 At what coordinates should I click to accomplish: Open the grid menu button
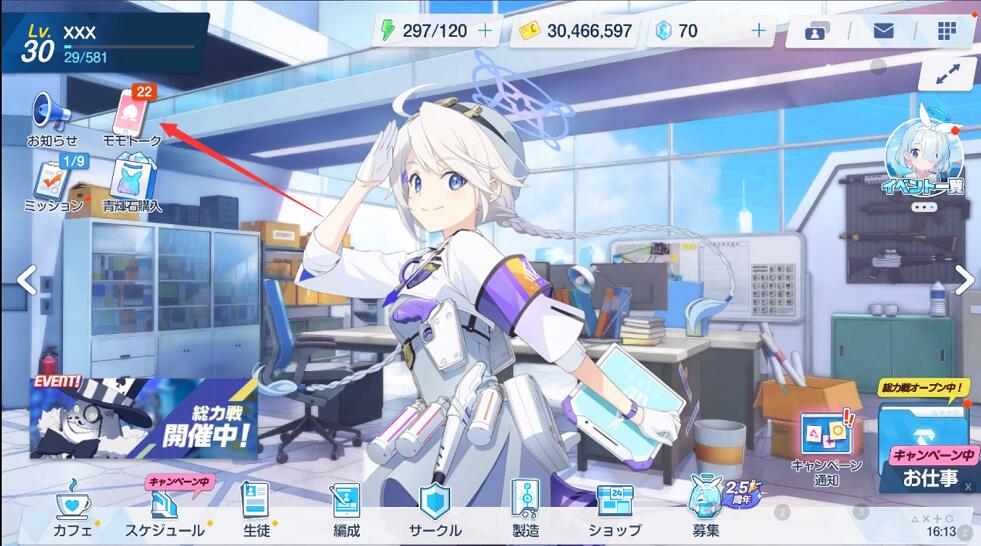(x=946, y=31)
